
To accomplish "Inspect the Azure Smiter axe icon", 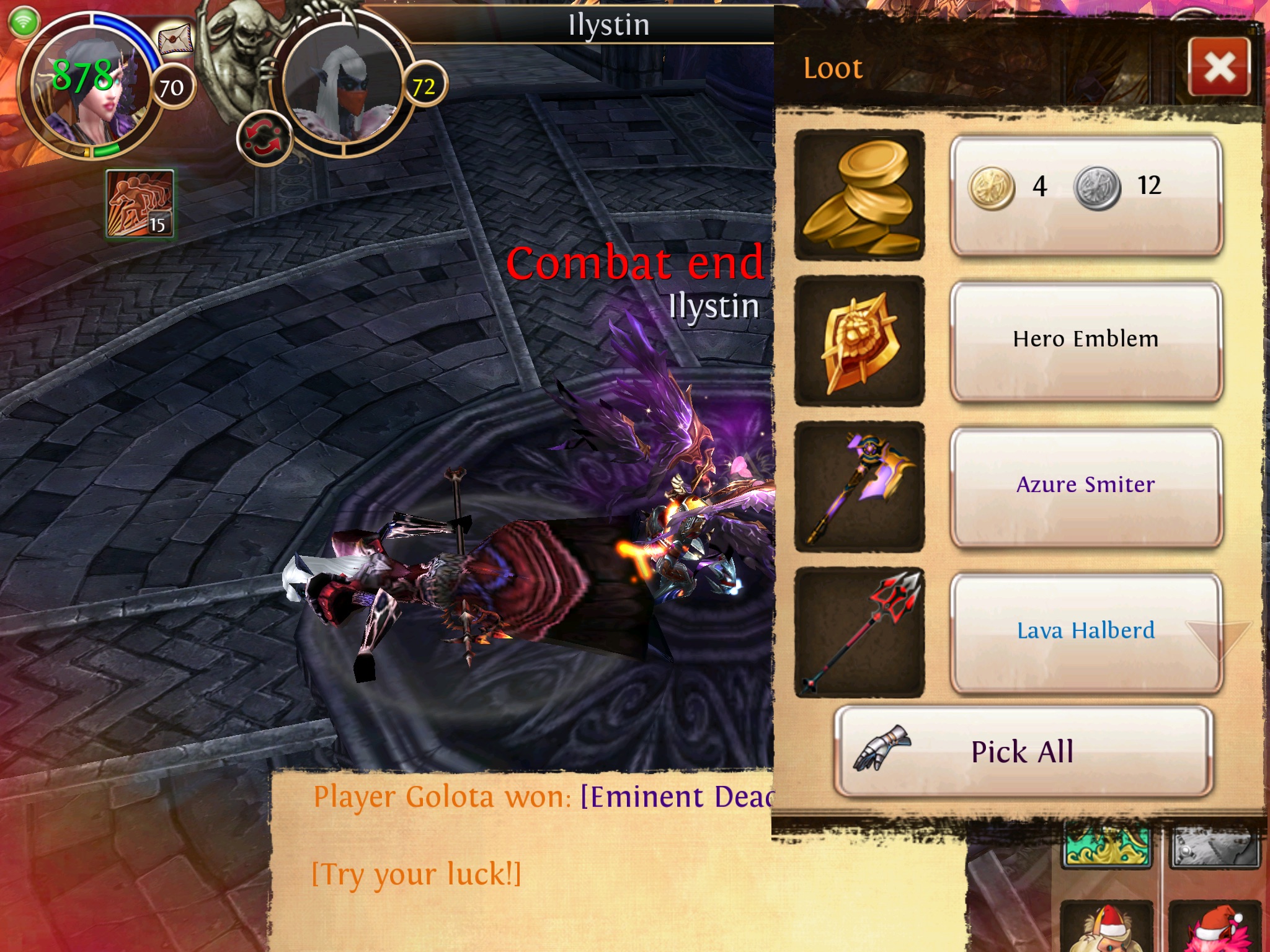I will click(859, 487).
